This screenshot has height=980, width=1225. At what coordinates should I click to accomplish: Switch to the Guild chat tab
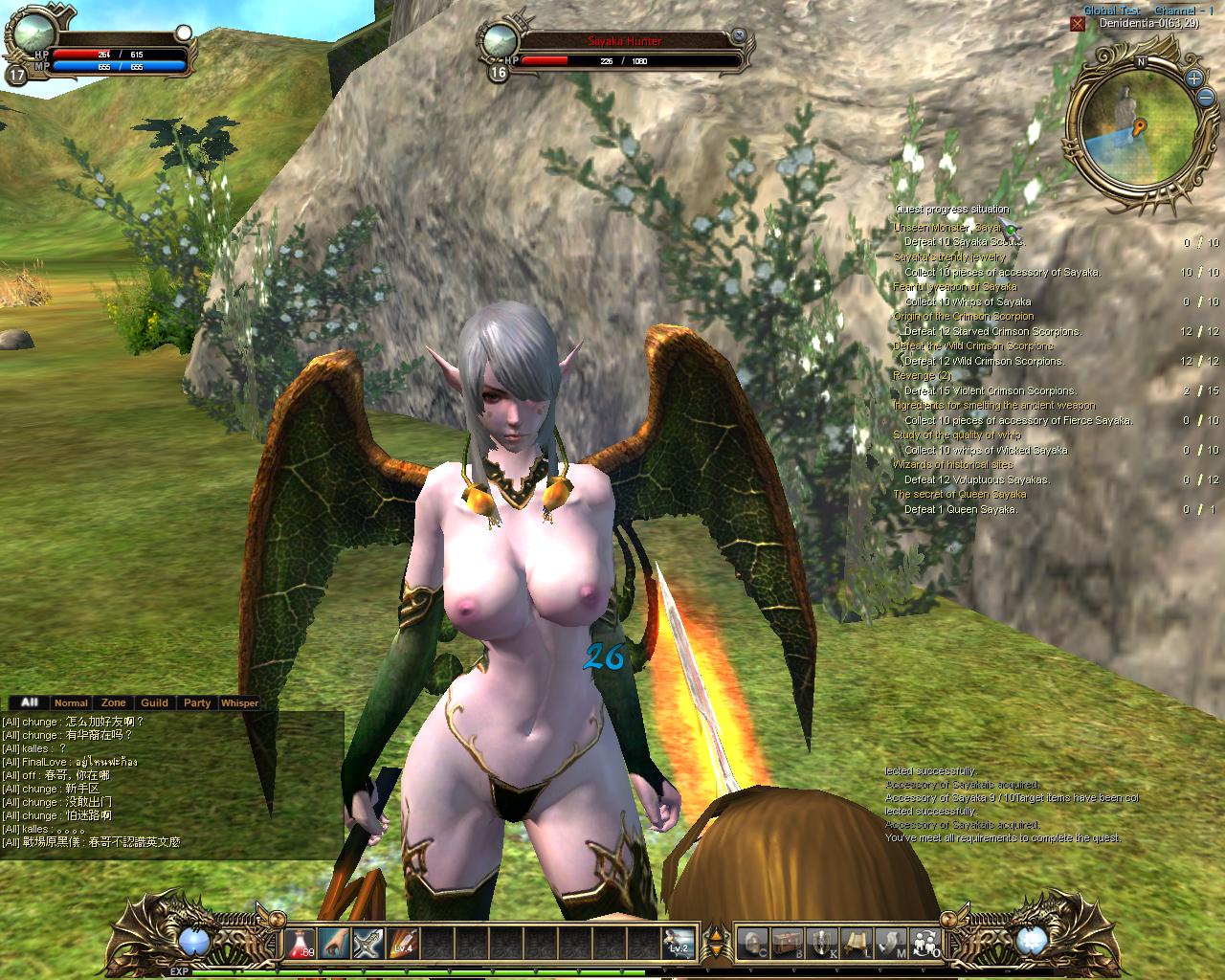(x=155, y=702)
